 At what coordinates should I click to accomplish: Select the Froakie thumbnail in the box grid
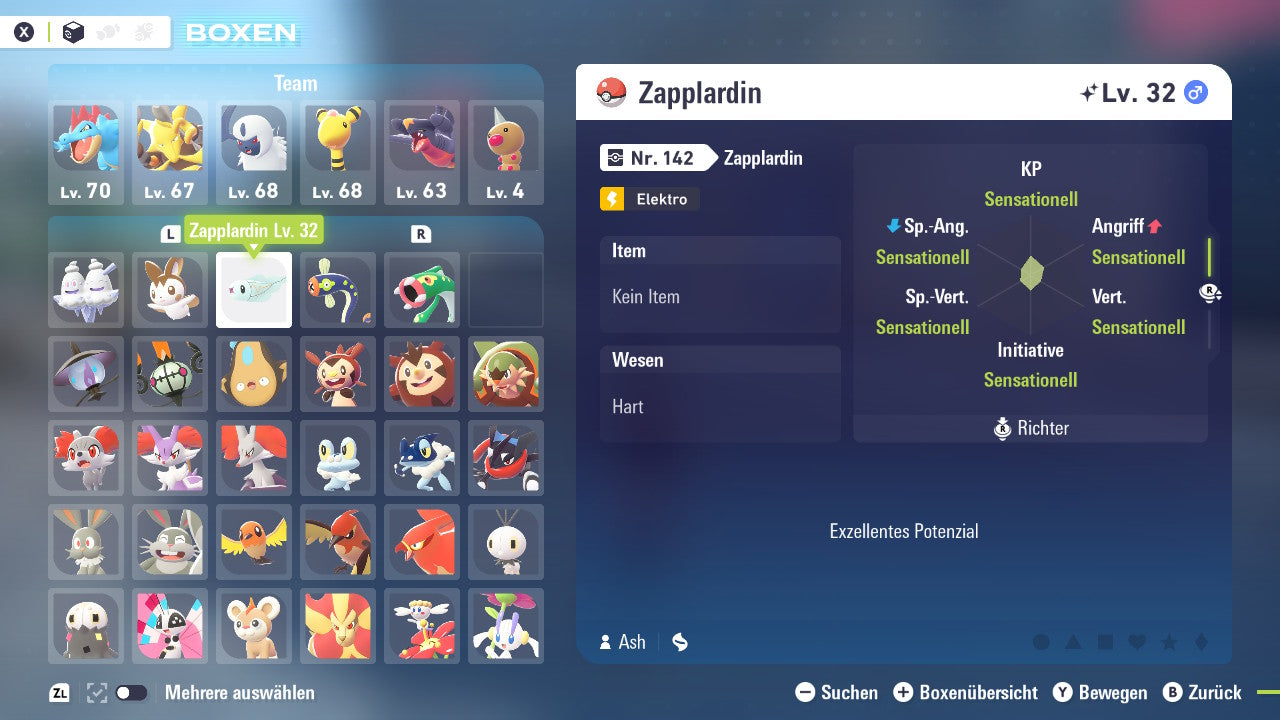338,458
